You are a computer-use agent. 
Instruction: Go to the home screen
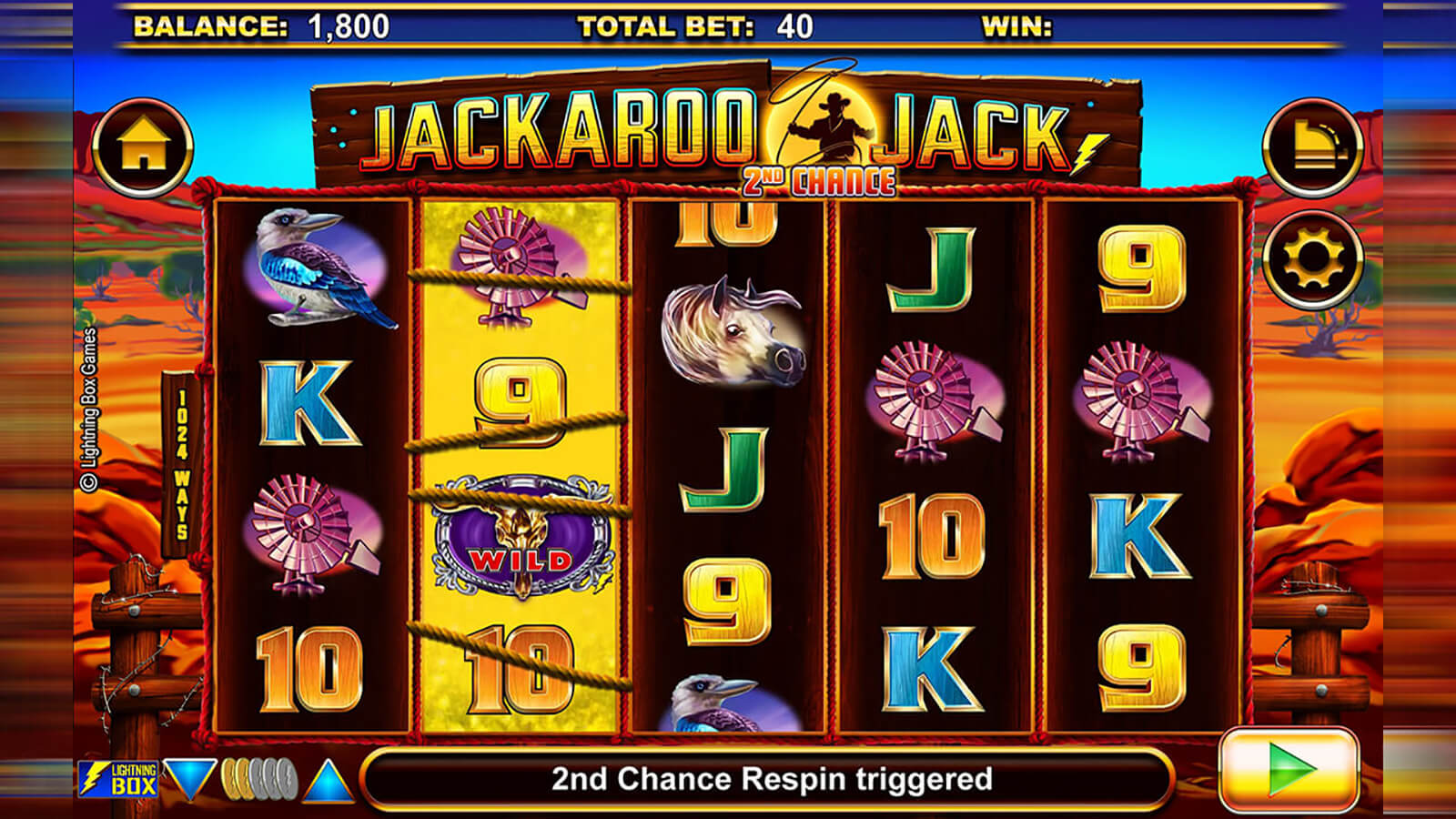point(143,147)
